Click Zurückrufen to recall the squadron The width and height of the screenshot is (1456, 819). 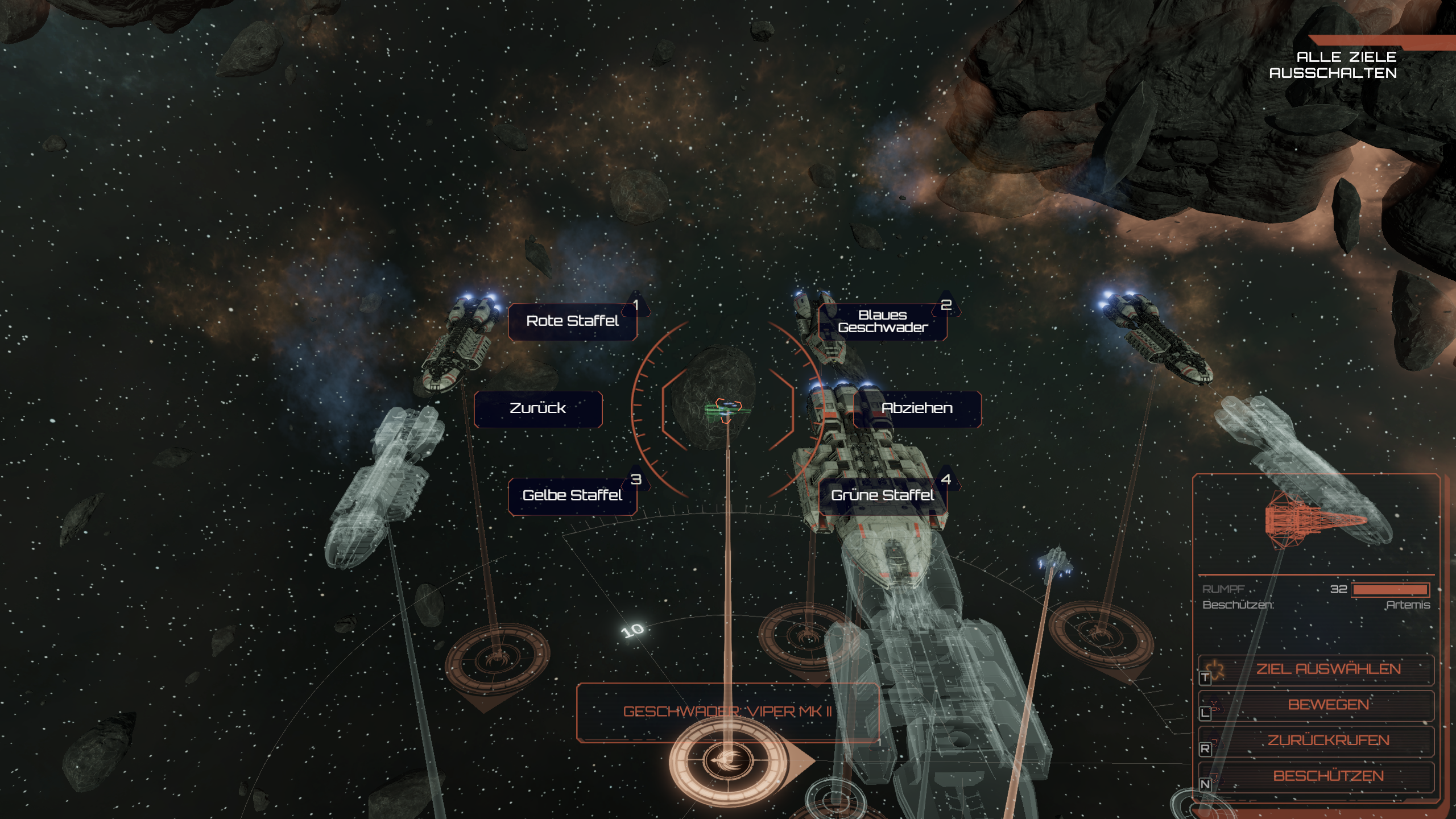pyautogui.click(x=1327, y=741)
